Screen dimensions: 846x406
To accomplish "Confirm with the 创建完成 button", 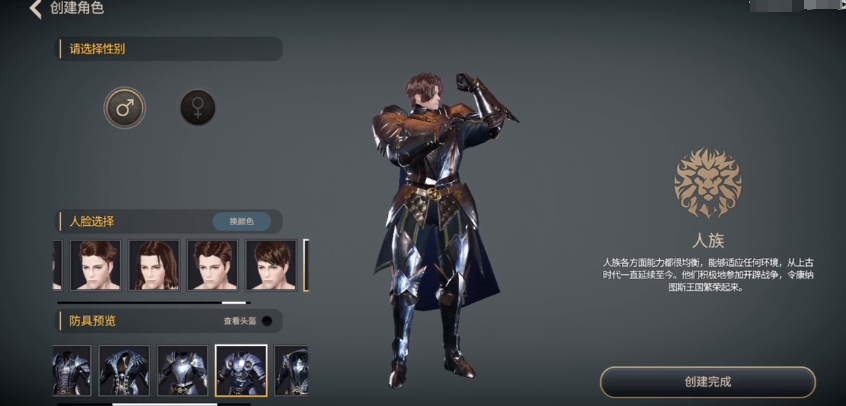I will point(707,382).
